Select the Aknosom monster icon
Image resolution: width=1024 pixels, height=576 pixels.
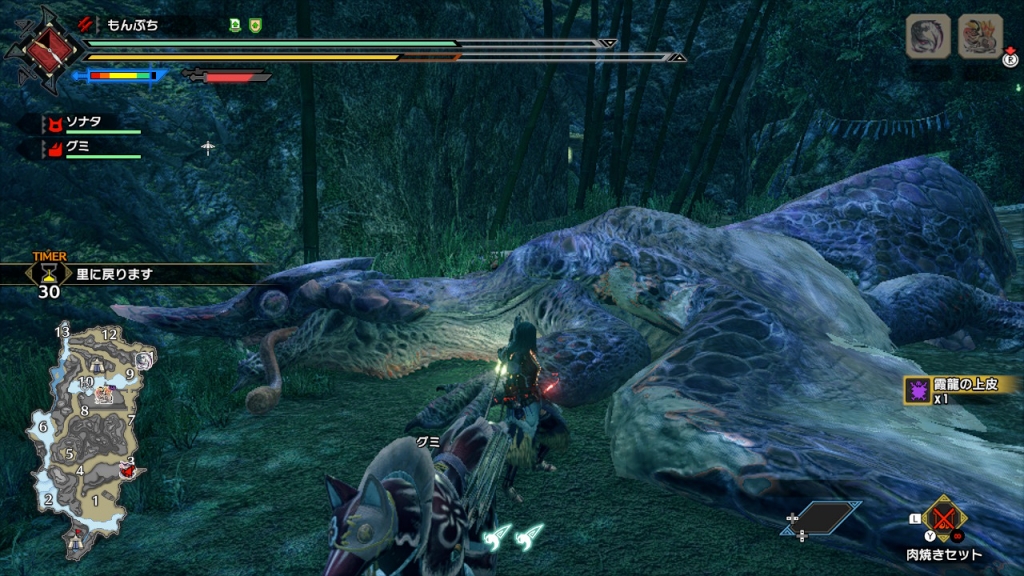coord(979,37)
